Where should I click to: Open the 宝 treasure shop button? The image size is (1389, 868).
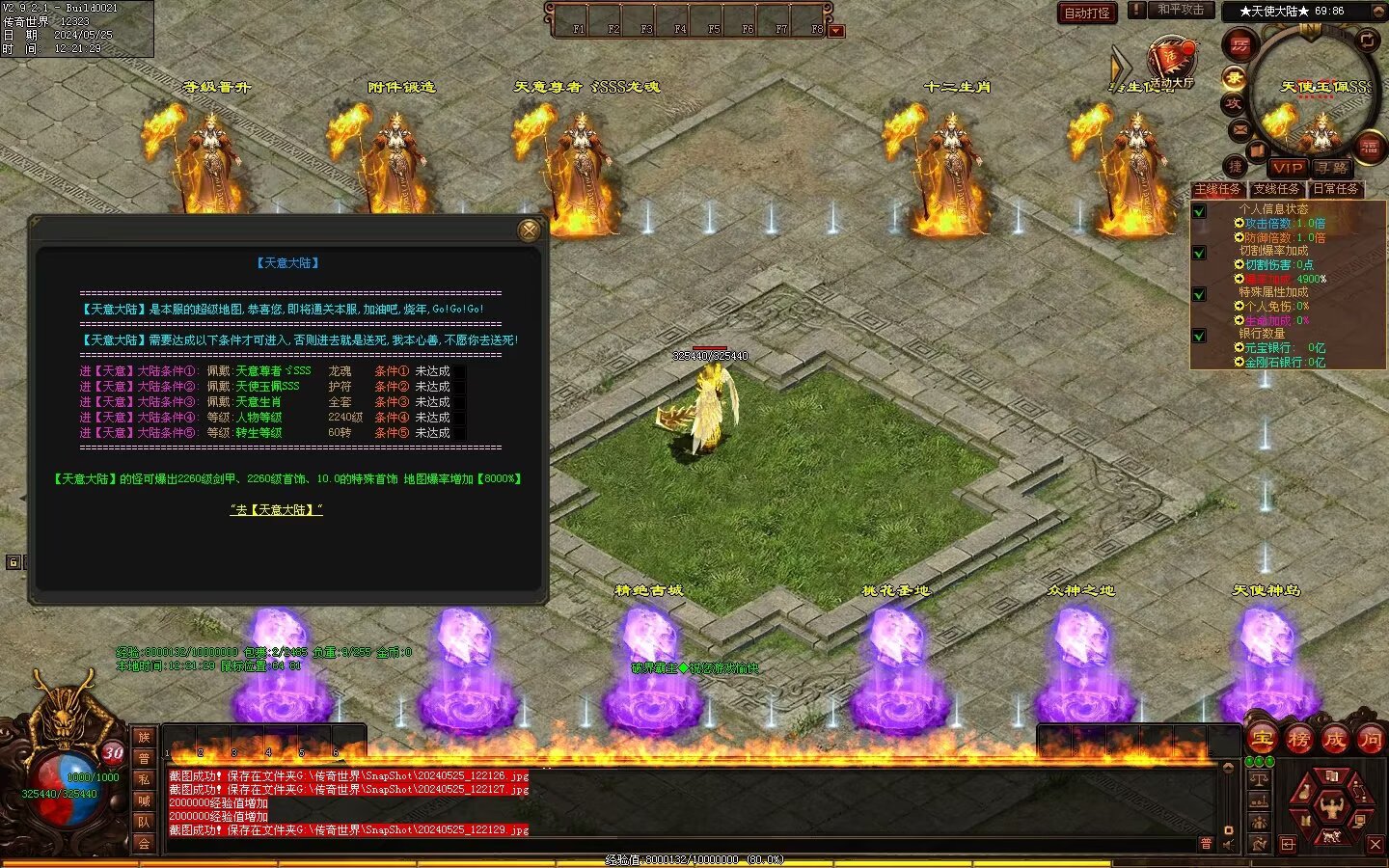[x=1262, y=739]
